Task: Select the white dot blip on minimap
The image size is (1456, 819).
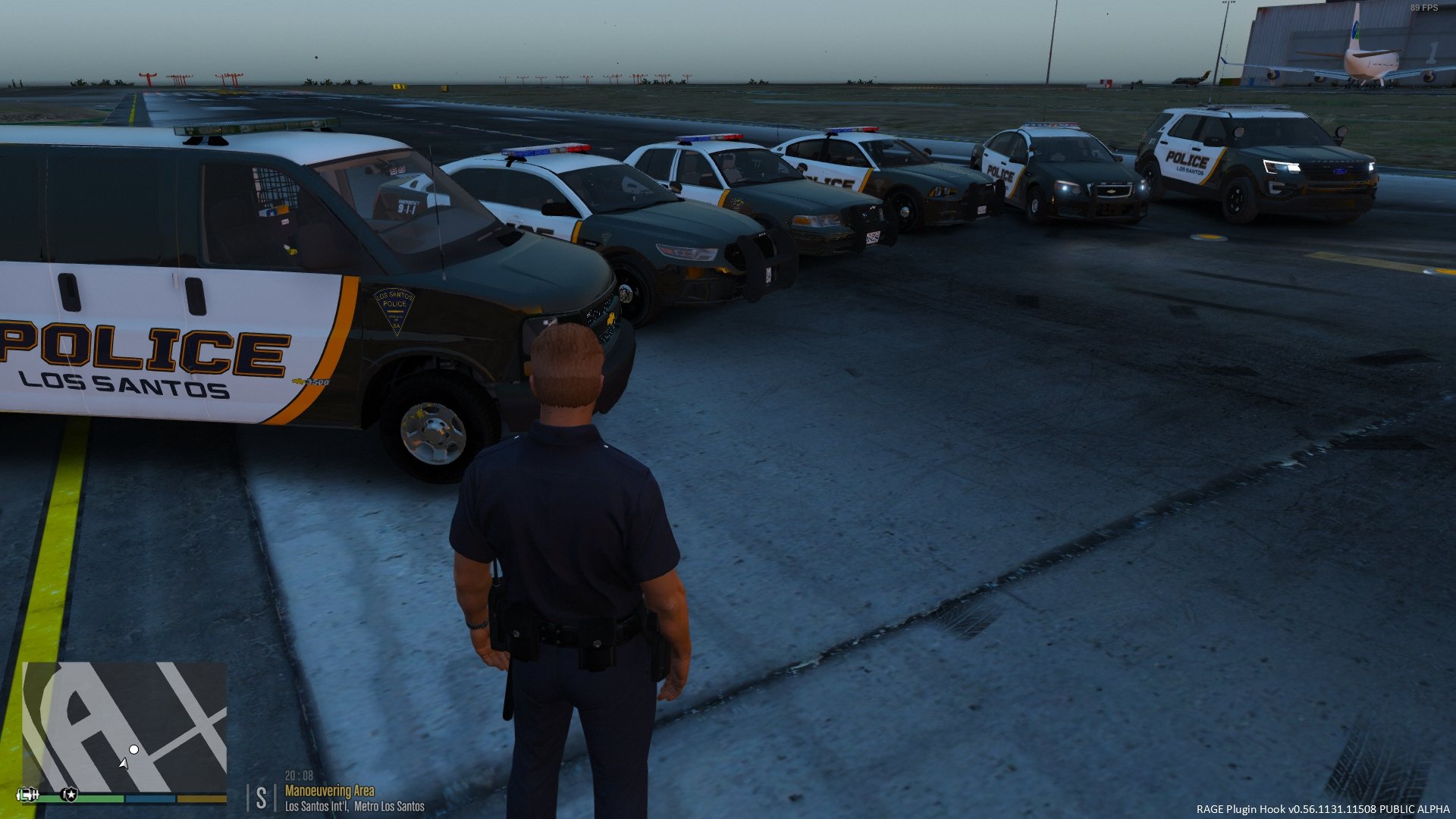Action: [x=134, y=749]
